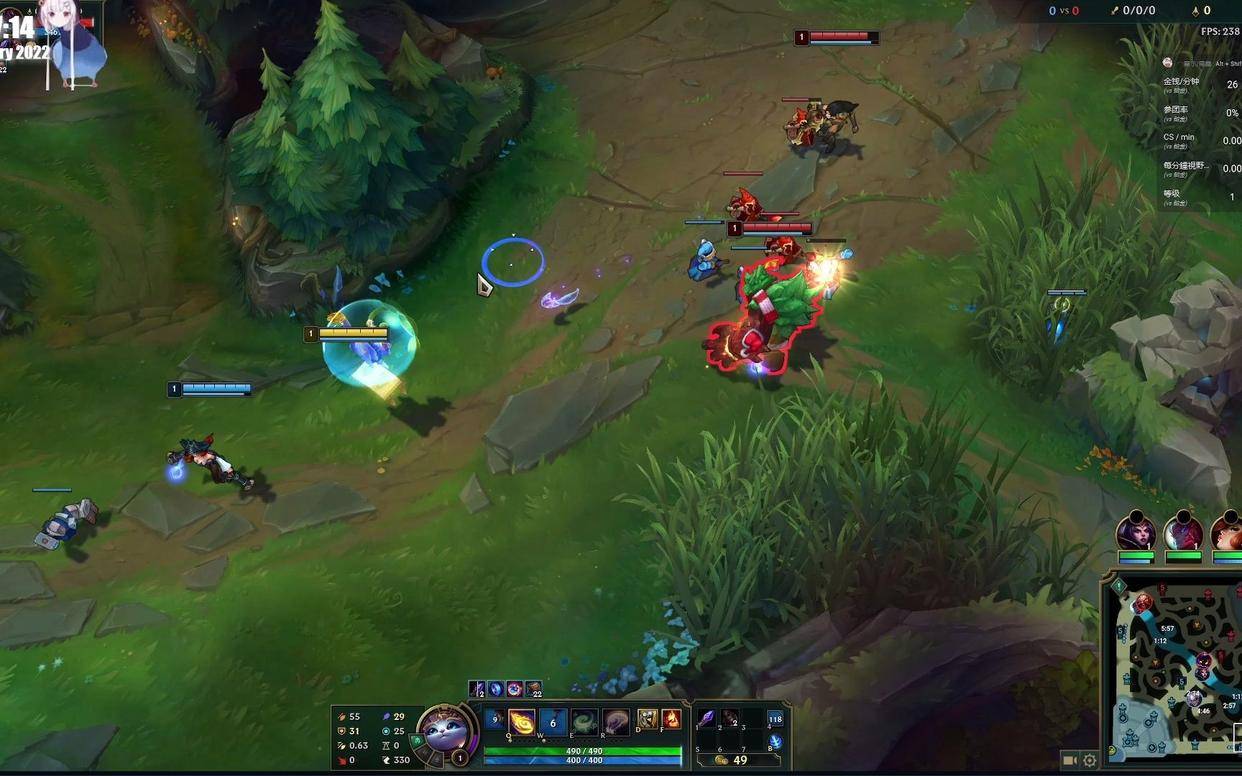This screenshot has height=776, width=1242.
Task: Open the shop via the gold counter
Action: point(733,761)
